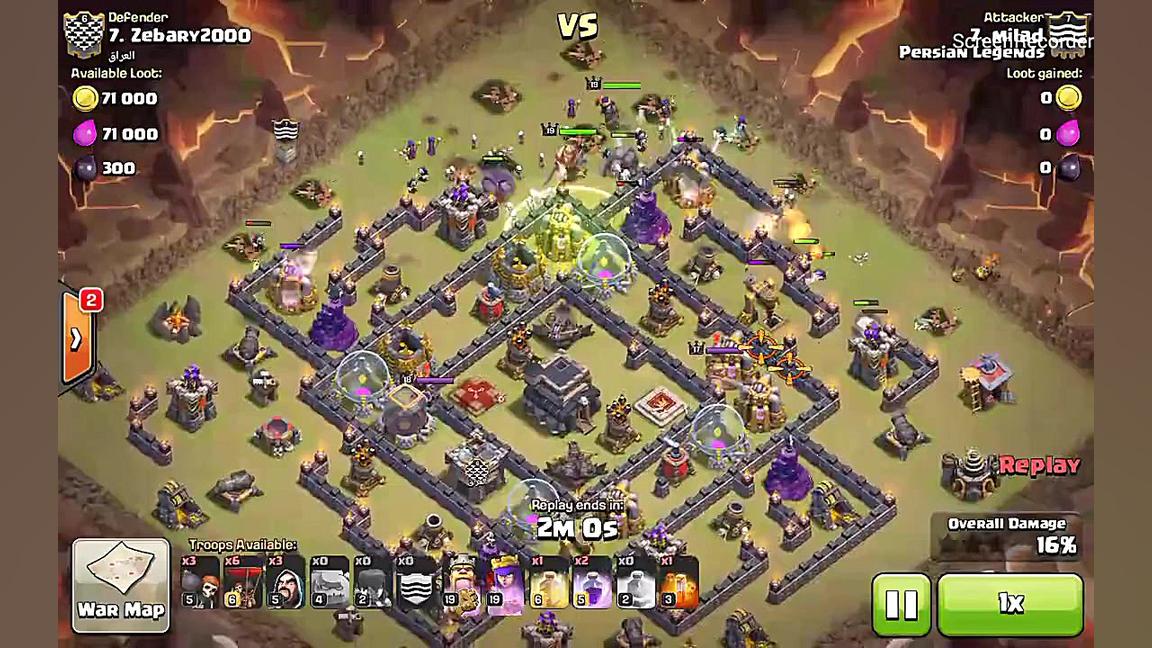The height and width of the screenshot is (648, 1152).
Task: Open the War Map
Action: pyautogui.click(x=121, y=585)
